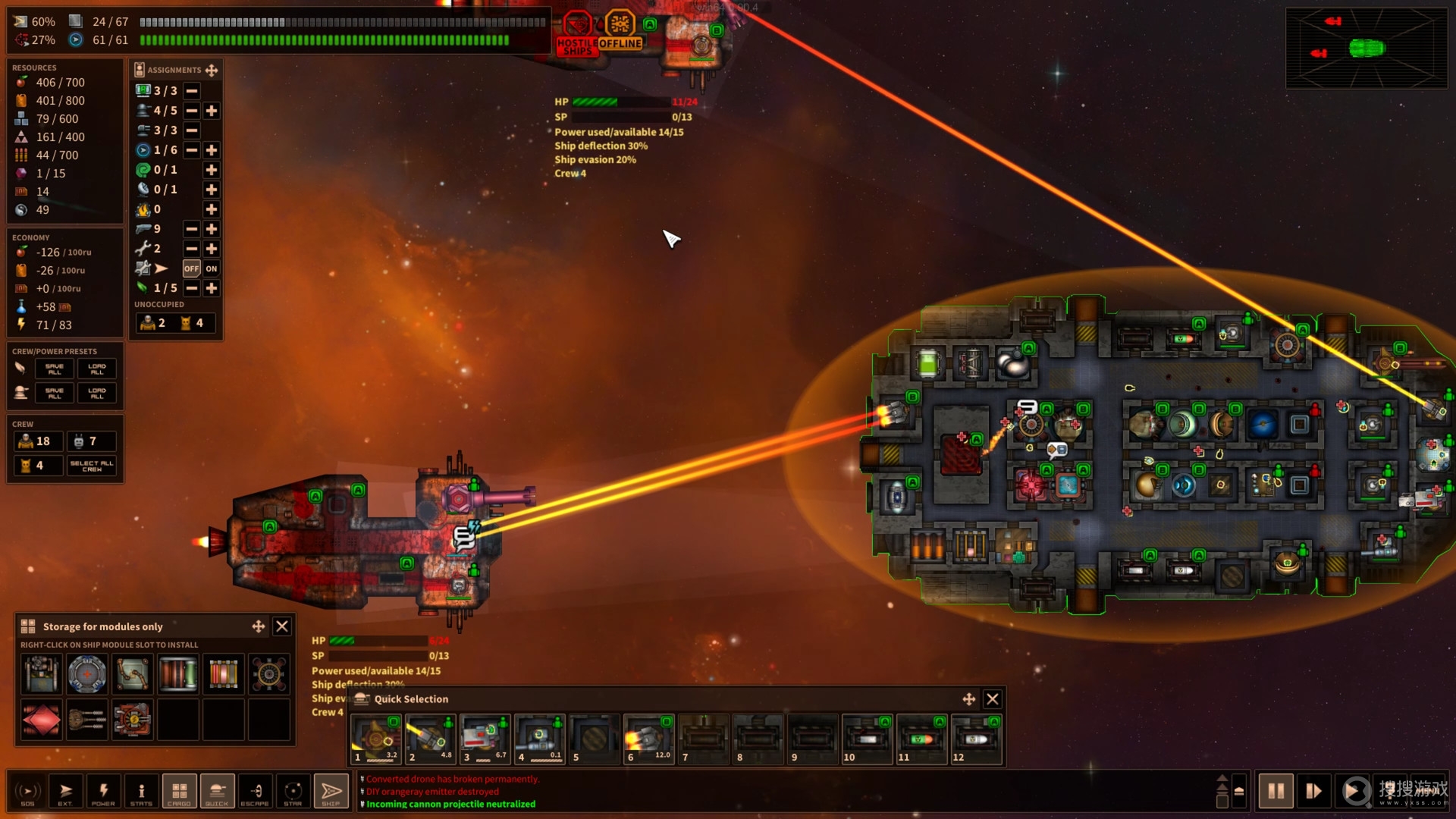The image size is (1456, 819).
Task: Toggle the Cargo storage panel
Action: coord(179,791)
